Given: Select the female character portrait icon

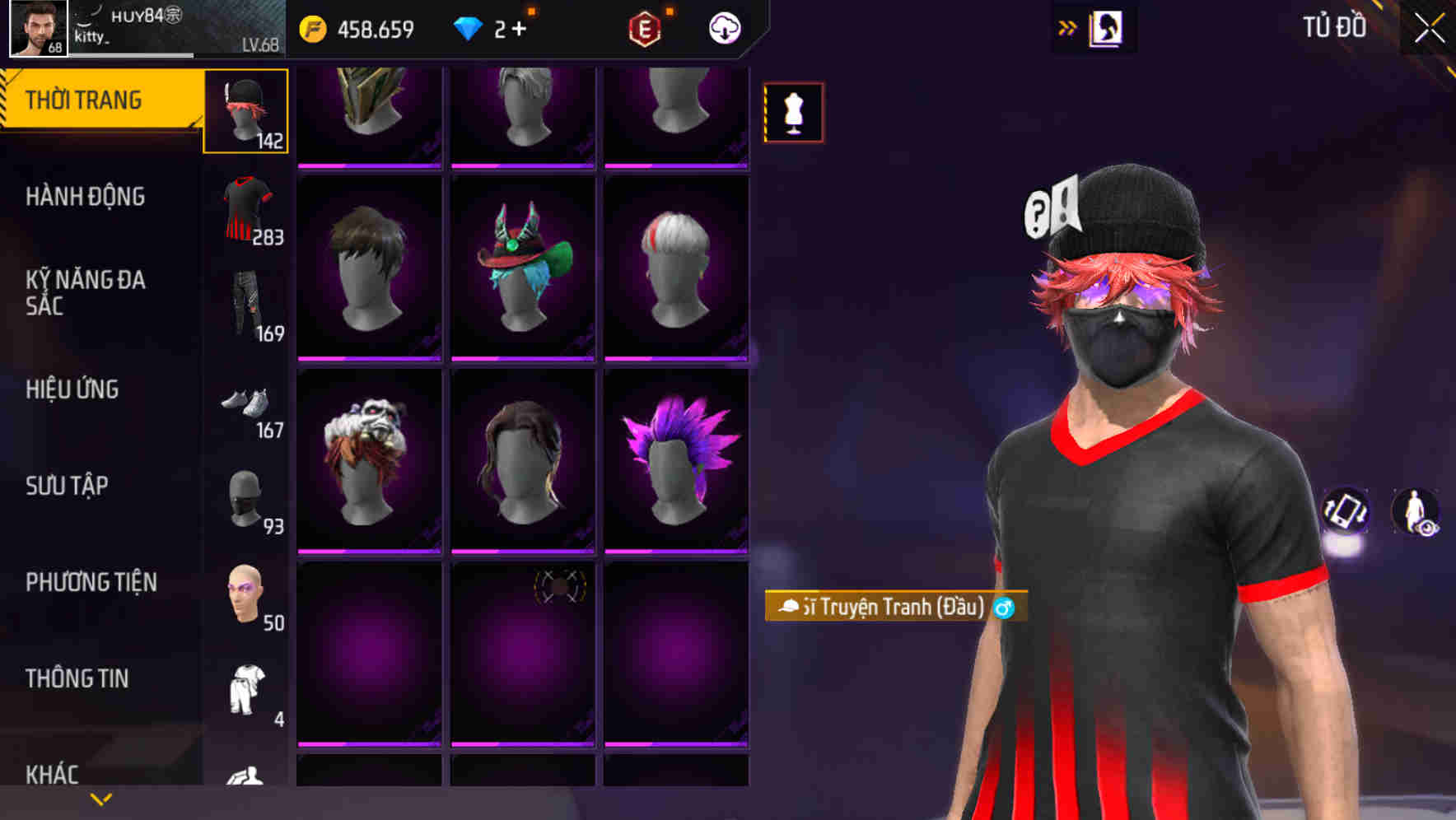Looking at the screenshot, I should (x=1108, y=27).
